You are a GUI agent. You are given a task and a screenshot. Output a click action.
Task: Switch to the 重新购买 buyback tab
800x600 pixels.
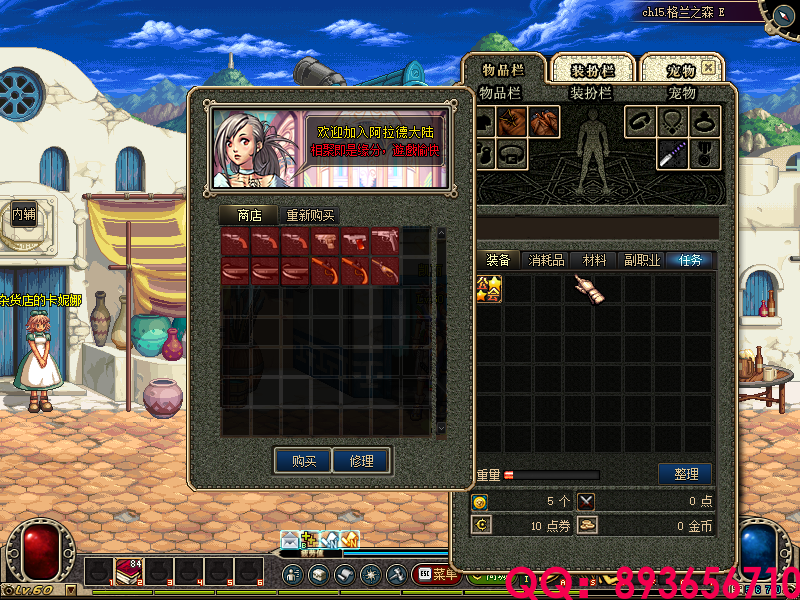pyautogui.click(x=310, y=215)
